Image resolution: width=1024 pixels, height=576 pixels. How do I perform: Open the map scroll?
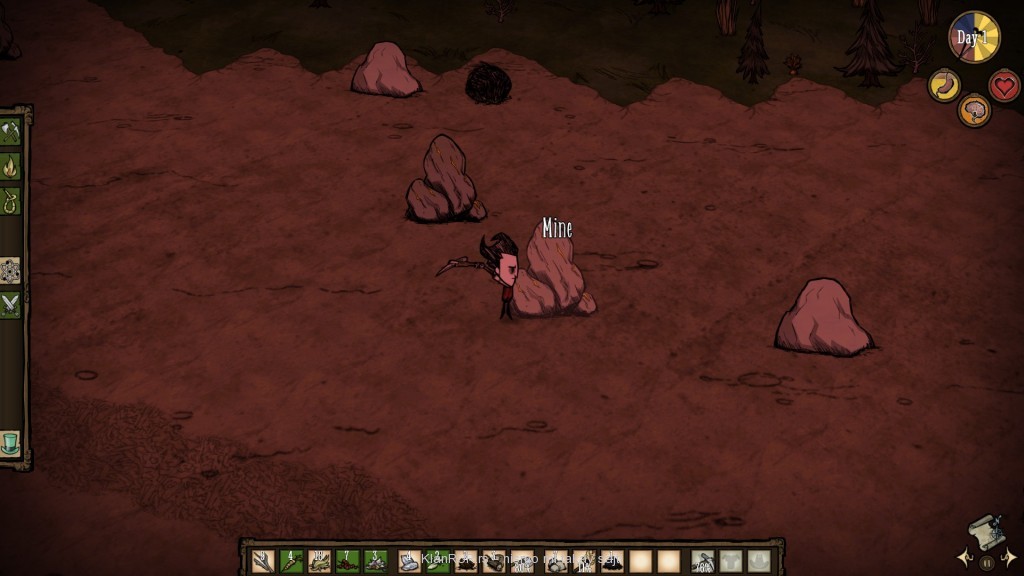pyautogui.click(x=985, y=533)
